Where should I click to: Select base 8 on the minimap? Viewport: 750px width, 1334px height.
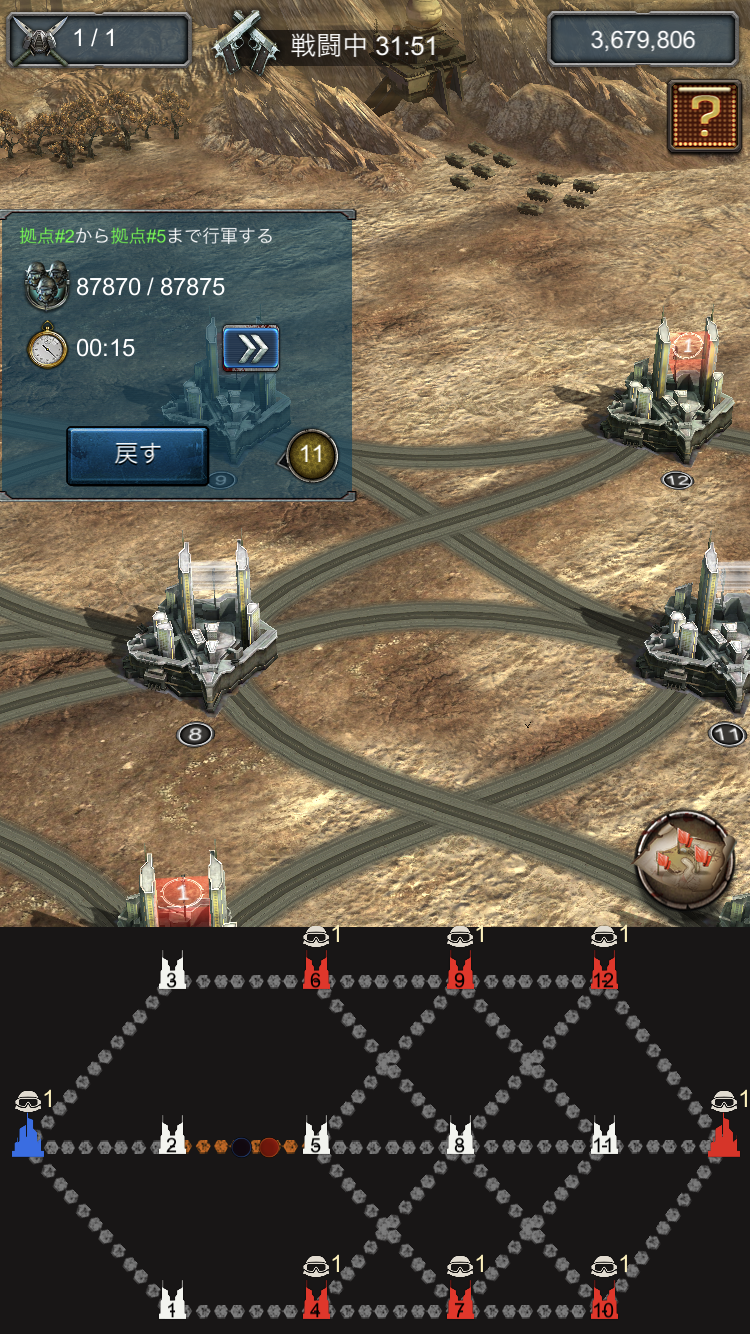point(460,1139)
